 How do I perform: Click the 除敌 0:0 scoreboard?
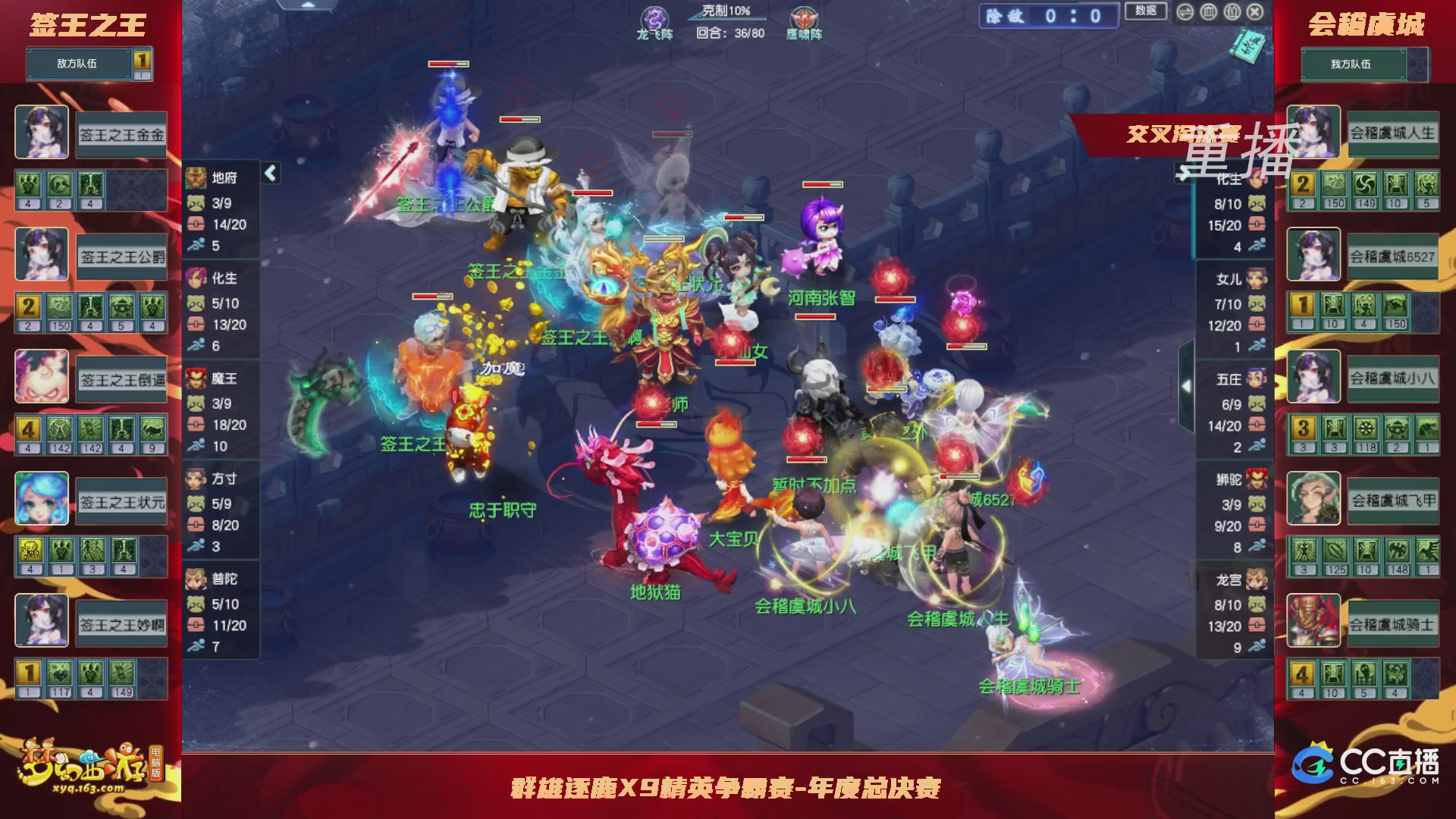coord(1046,15)
